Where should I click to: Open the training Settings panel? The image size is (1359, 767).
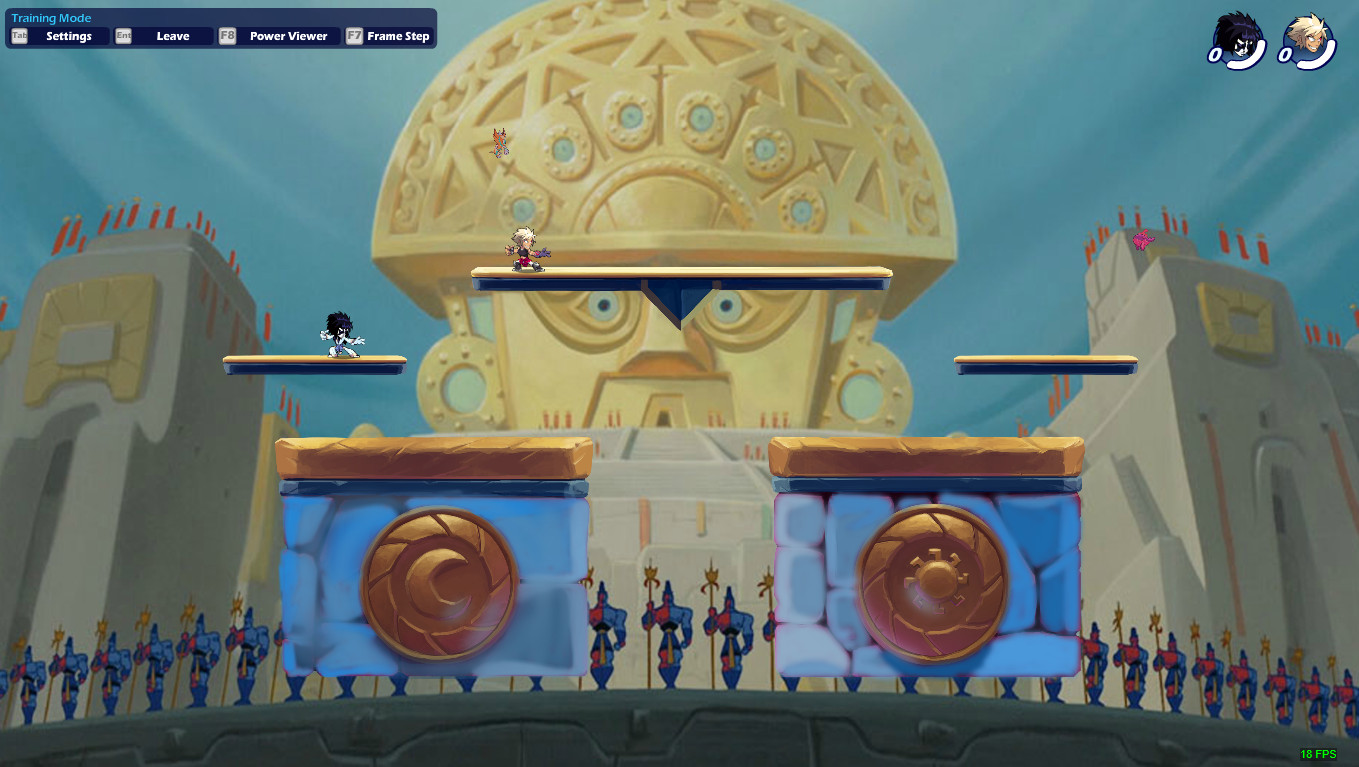pyautogui.click(x=70, y=35)
